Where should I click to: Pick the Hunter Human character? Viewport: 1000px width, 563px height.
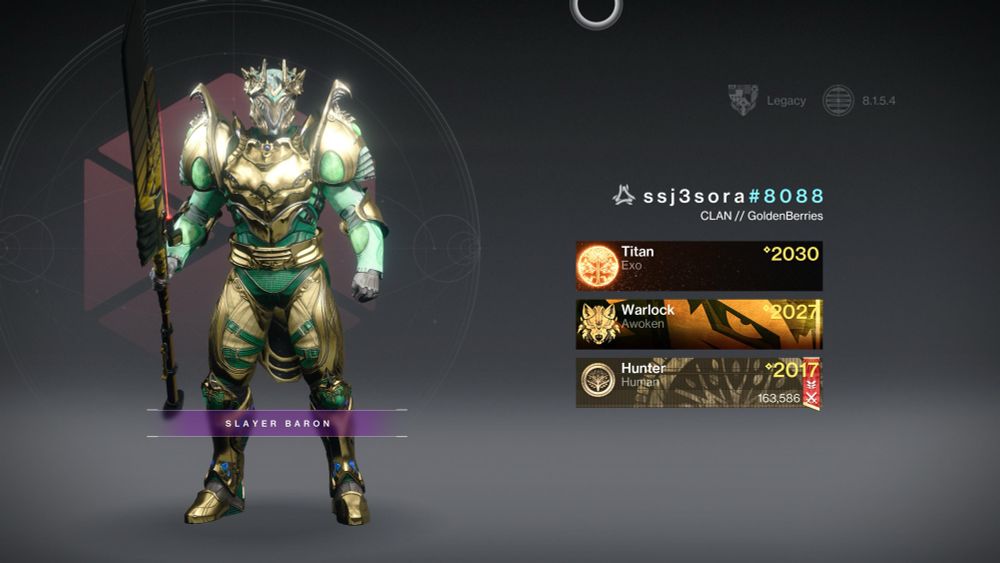click(698, 383)
